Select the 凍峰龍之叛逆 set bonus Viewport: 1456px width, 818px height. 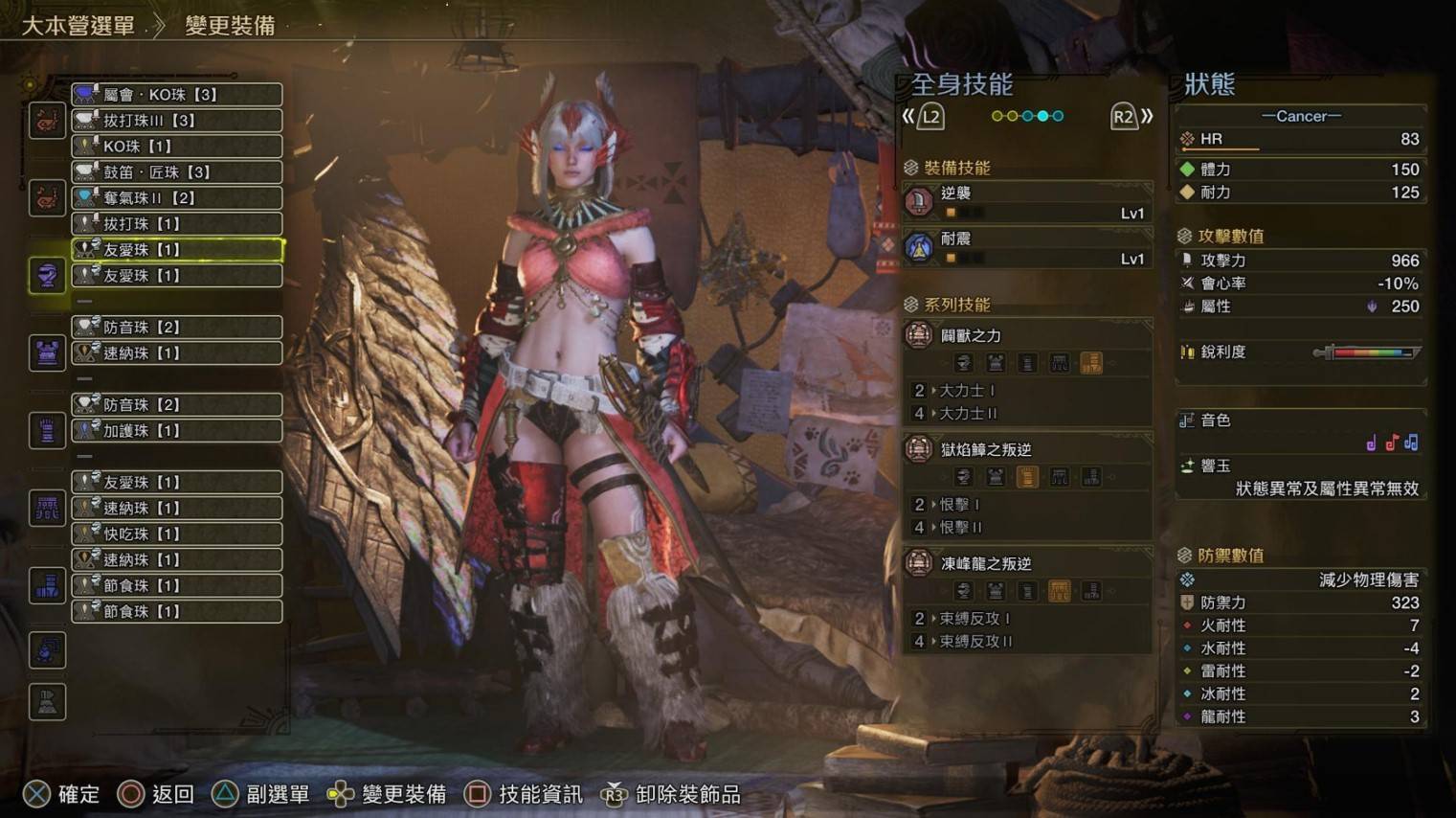[1027, 564]
